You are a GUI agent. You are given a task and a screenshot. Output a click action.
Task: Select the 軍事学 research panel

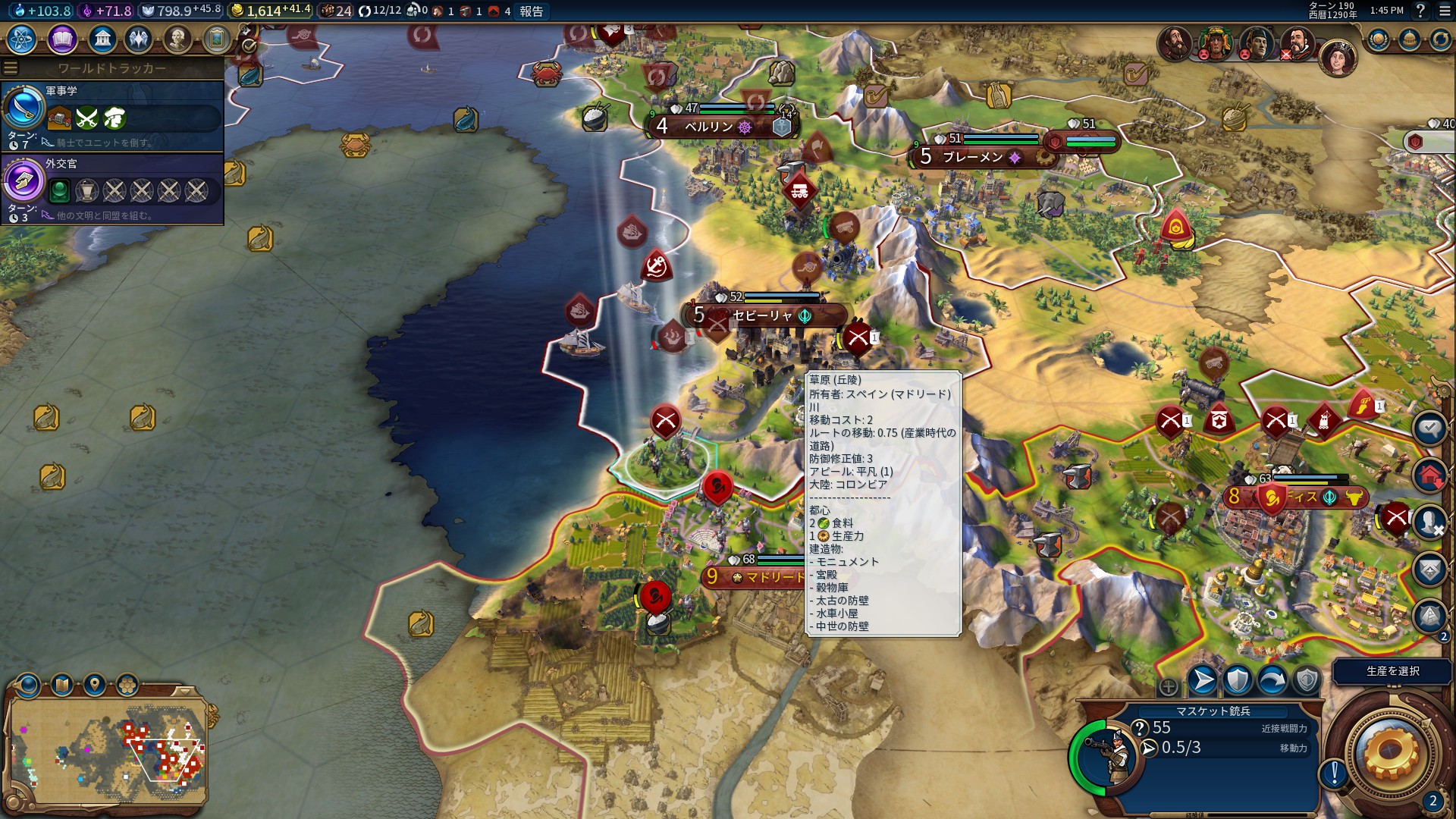click(x=112, y=115)
